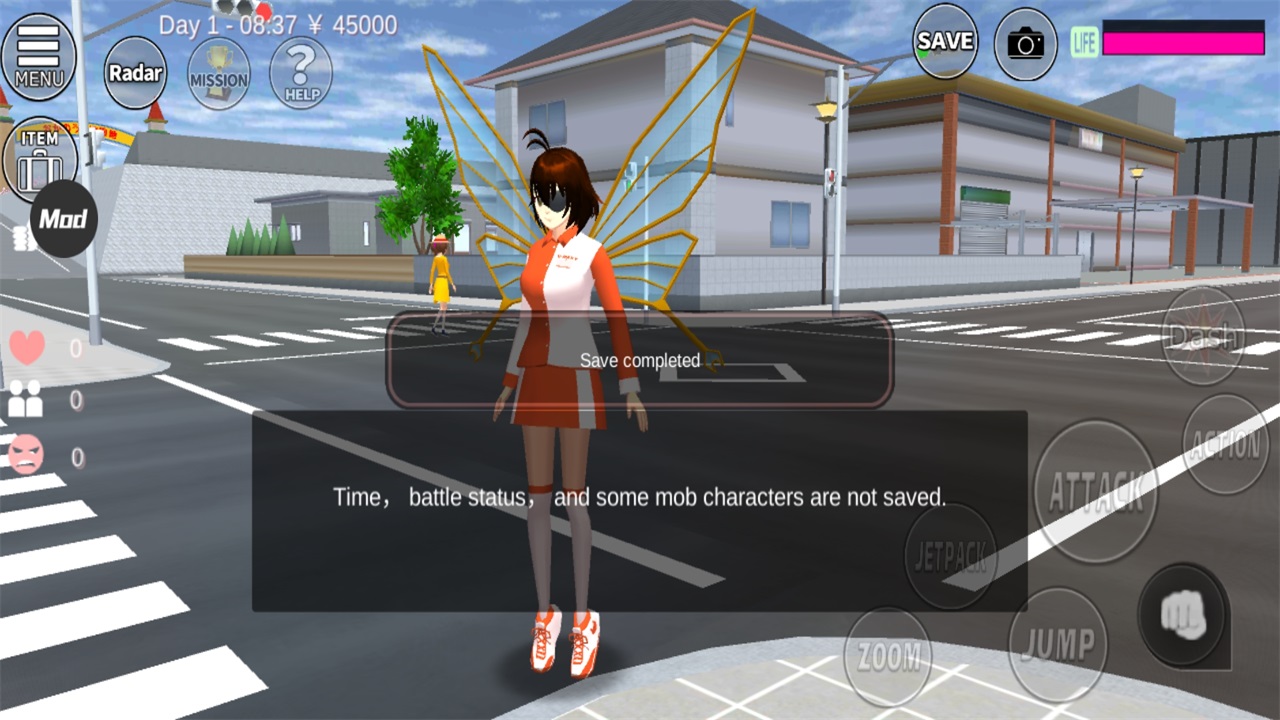Viewport: 1280px width, 720px height.
Task: Tap the Radar icon
Action: tap(134, 74)
